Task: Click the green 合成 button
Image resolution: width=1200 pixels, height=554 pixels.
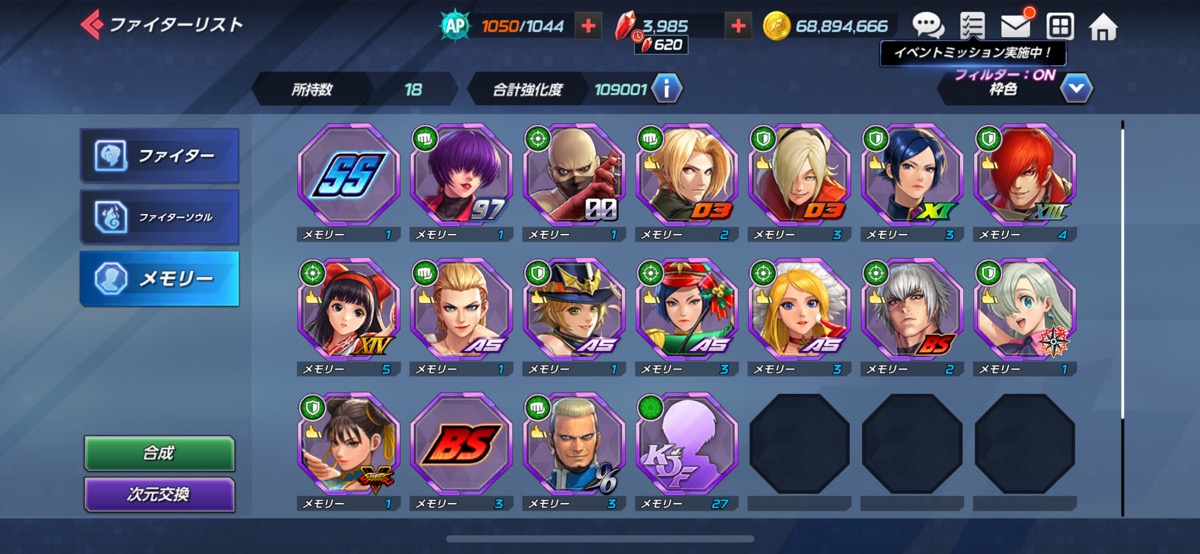Action: (159, 453)
